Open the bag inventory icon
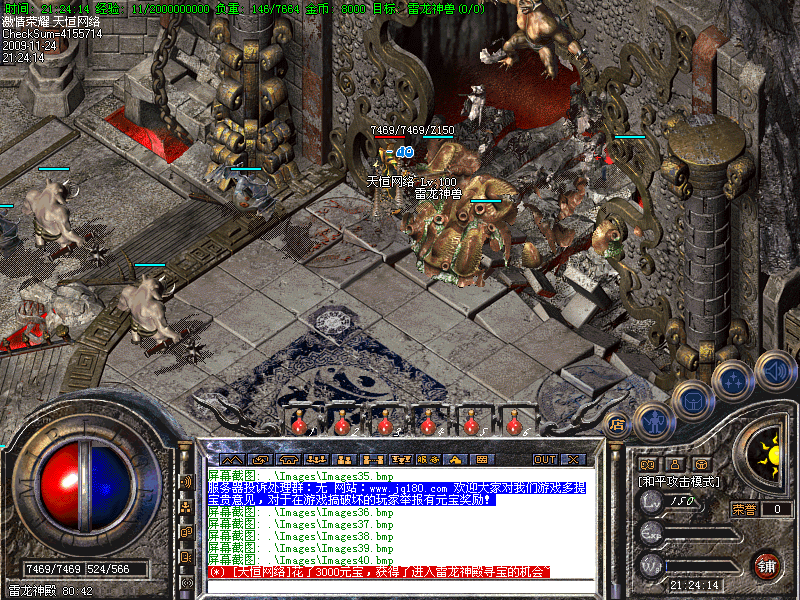Image resolution: width=800 pixels, height=600 pixels. pyautogui.click(x=692, y=401)
